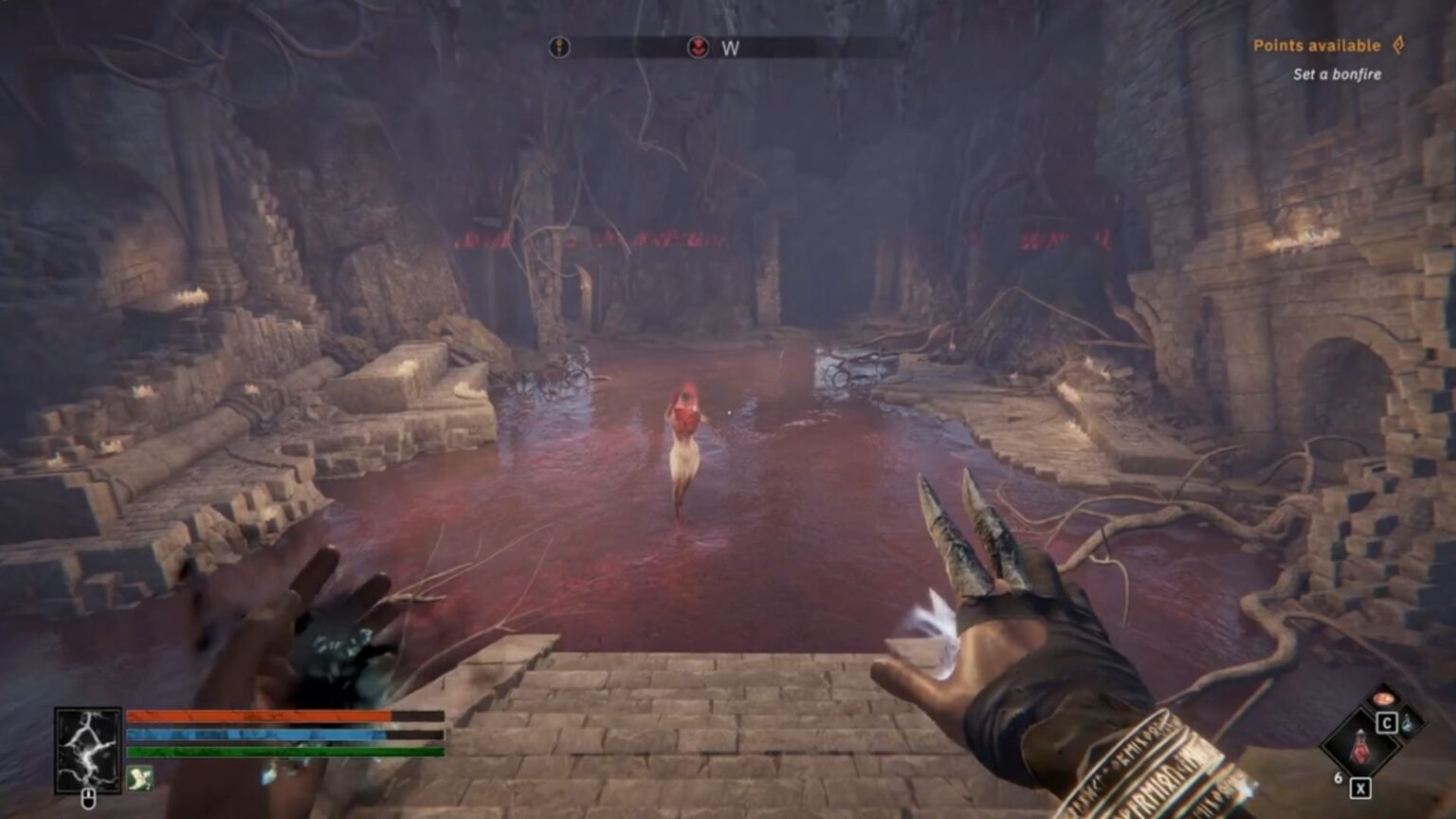Toggle the C keybind badge on the item slot

pos(1387,722)
